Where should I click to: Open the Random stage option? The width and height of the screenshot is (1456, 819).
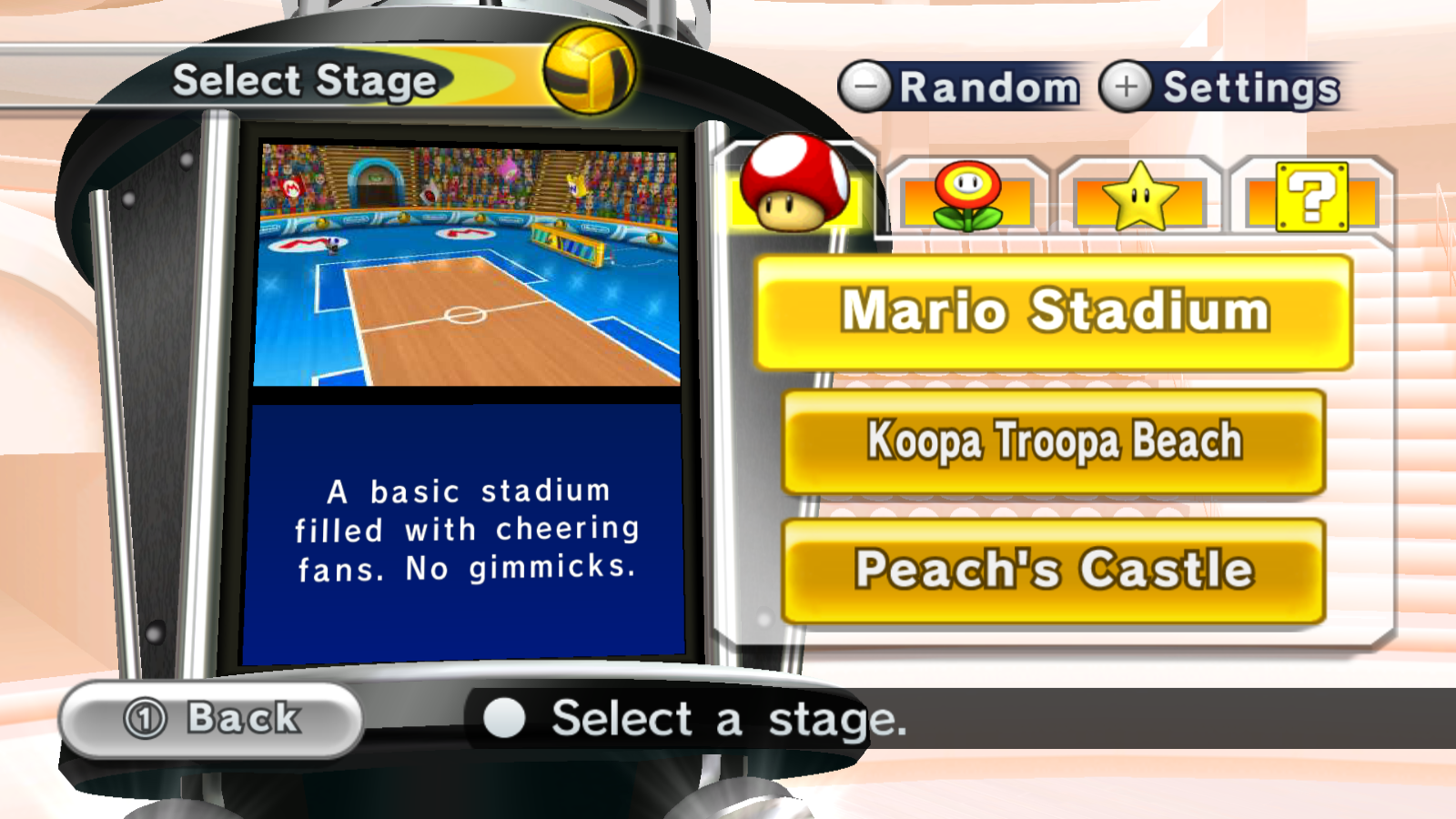click(x=987, y=86)
